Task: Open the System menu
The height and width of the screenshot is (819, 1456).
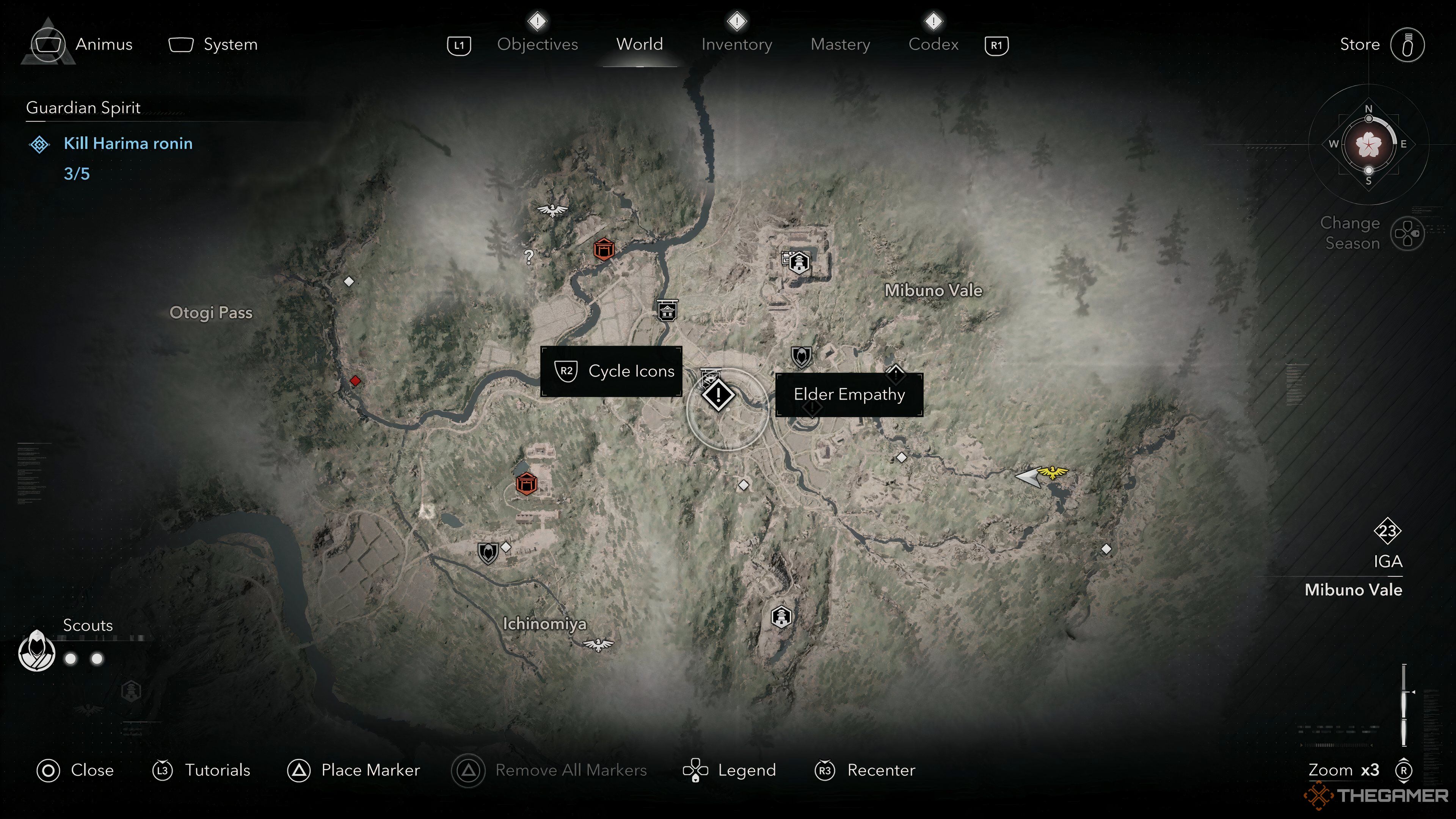Action: coord(213,44)
